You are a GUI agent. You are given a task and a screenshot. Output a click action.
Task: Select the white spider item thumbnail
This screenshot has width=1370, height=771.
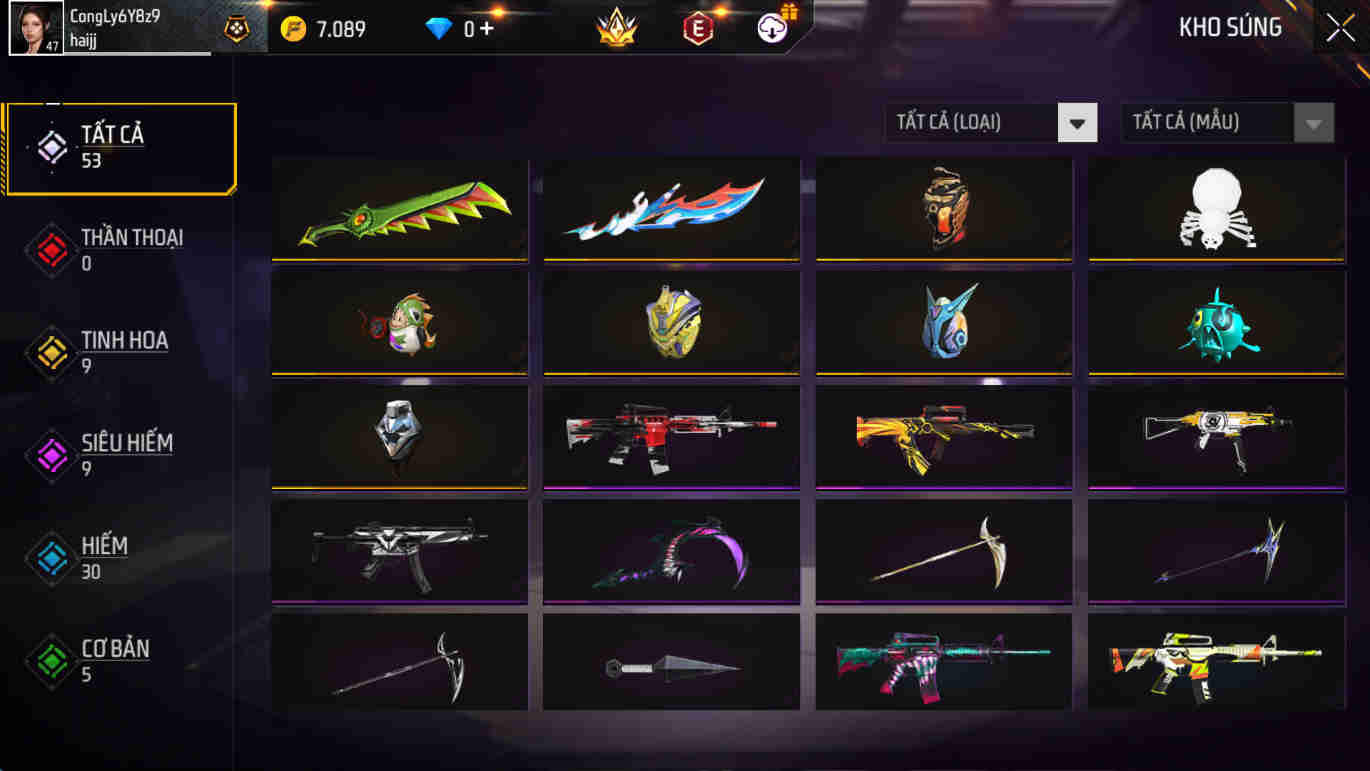pos(1214,209)
